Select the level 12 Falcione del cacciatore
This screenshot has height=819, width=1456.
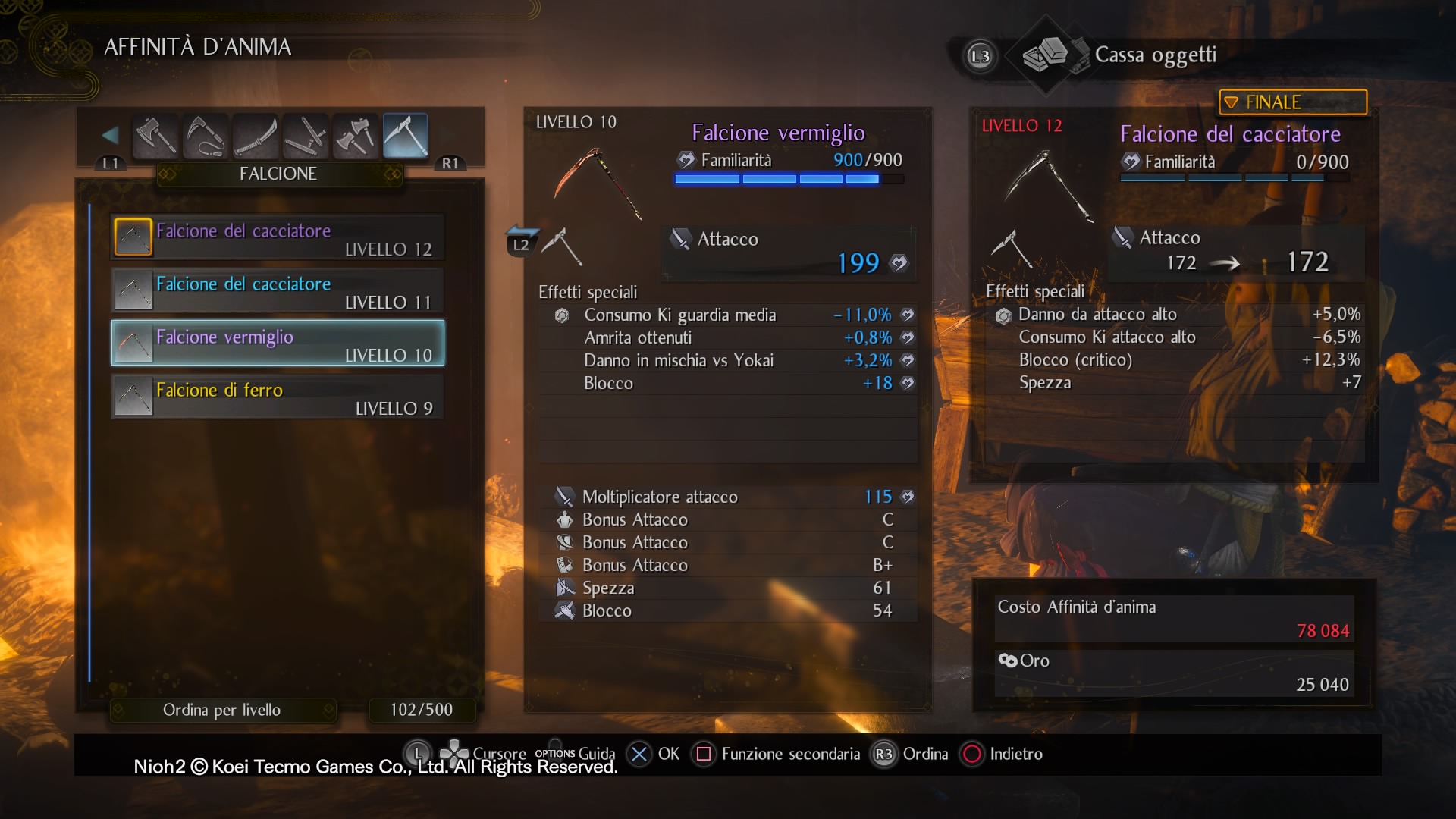(278, 238)
